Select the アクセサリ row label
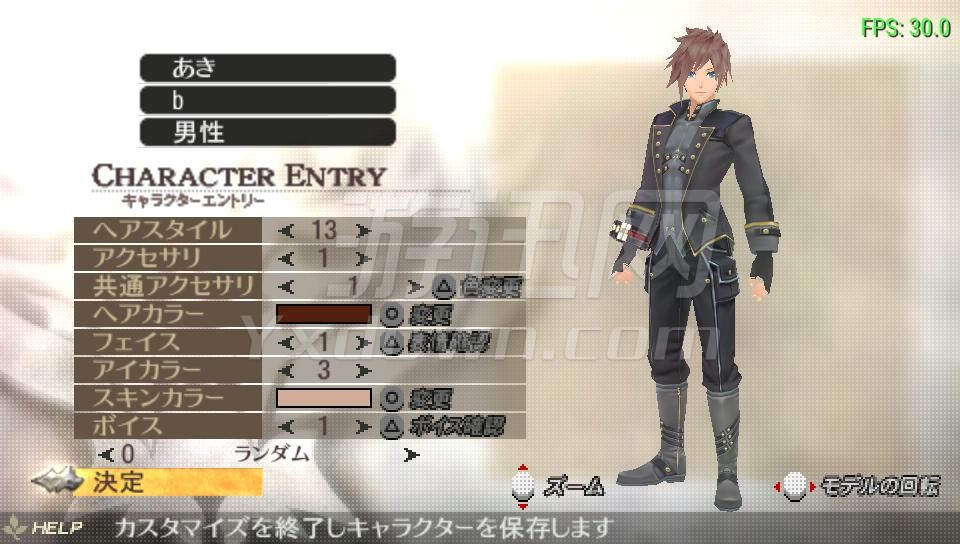This screenshot has width=960, height=544. point(168,258)
